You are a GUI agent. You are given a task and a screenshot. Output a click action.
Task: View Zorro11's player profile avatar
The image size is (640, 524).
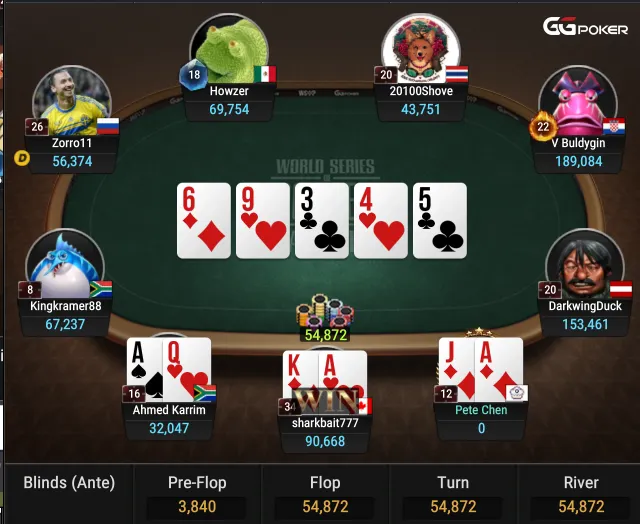[71, 104]
